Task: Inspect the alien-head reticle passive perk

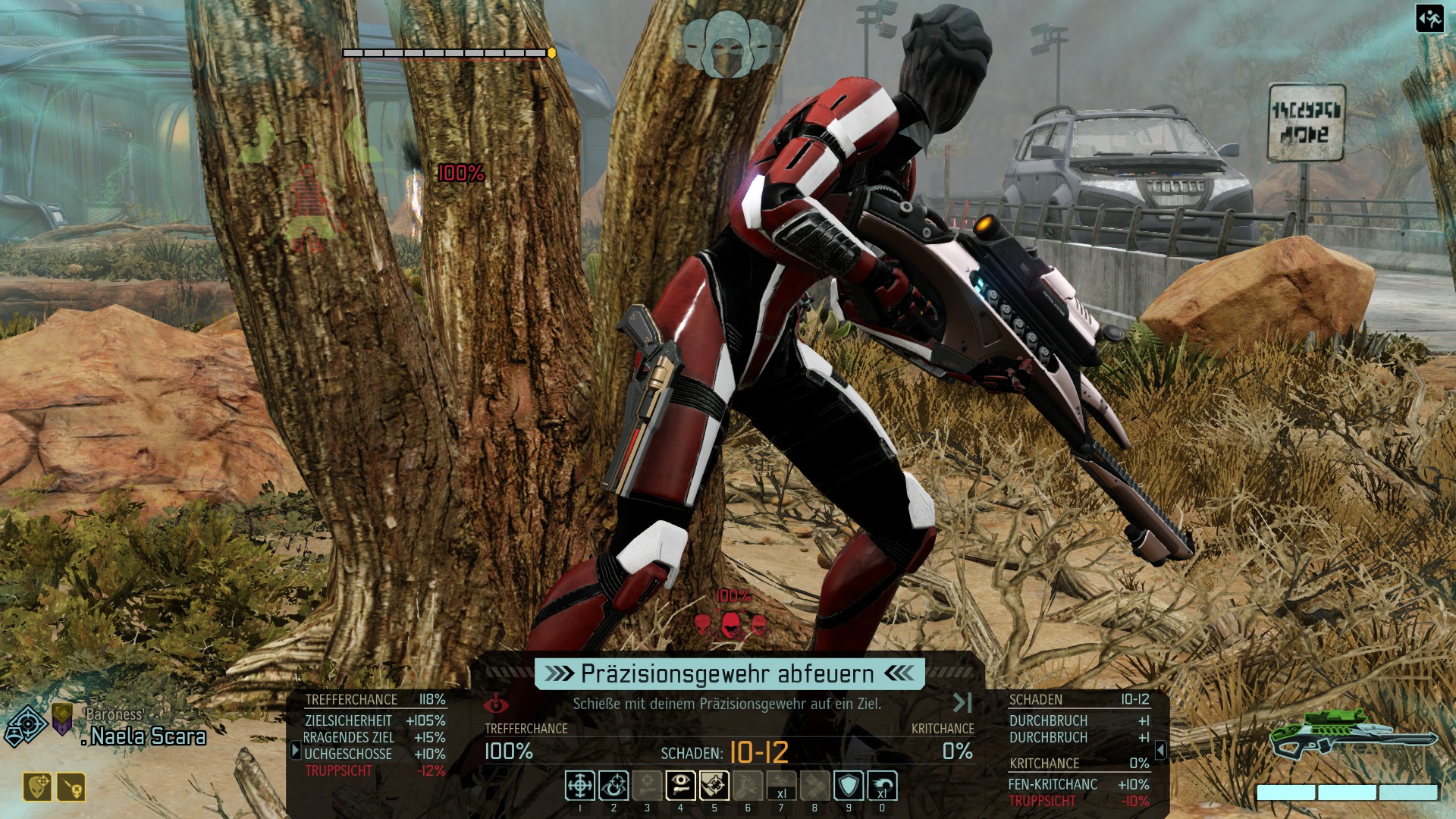Action: click(x=38, y=787)
